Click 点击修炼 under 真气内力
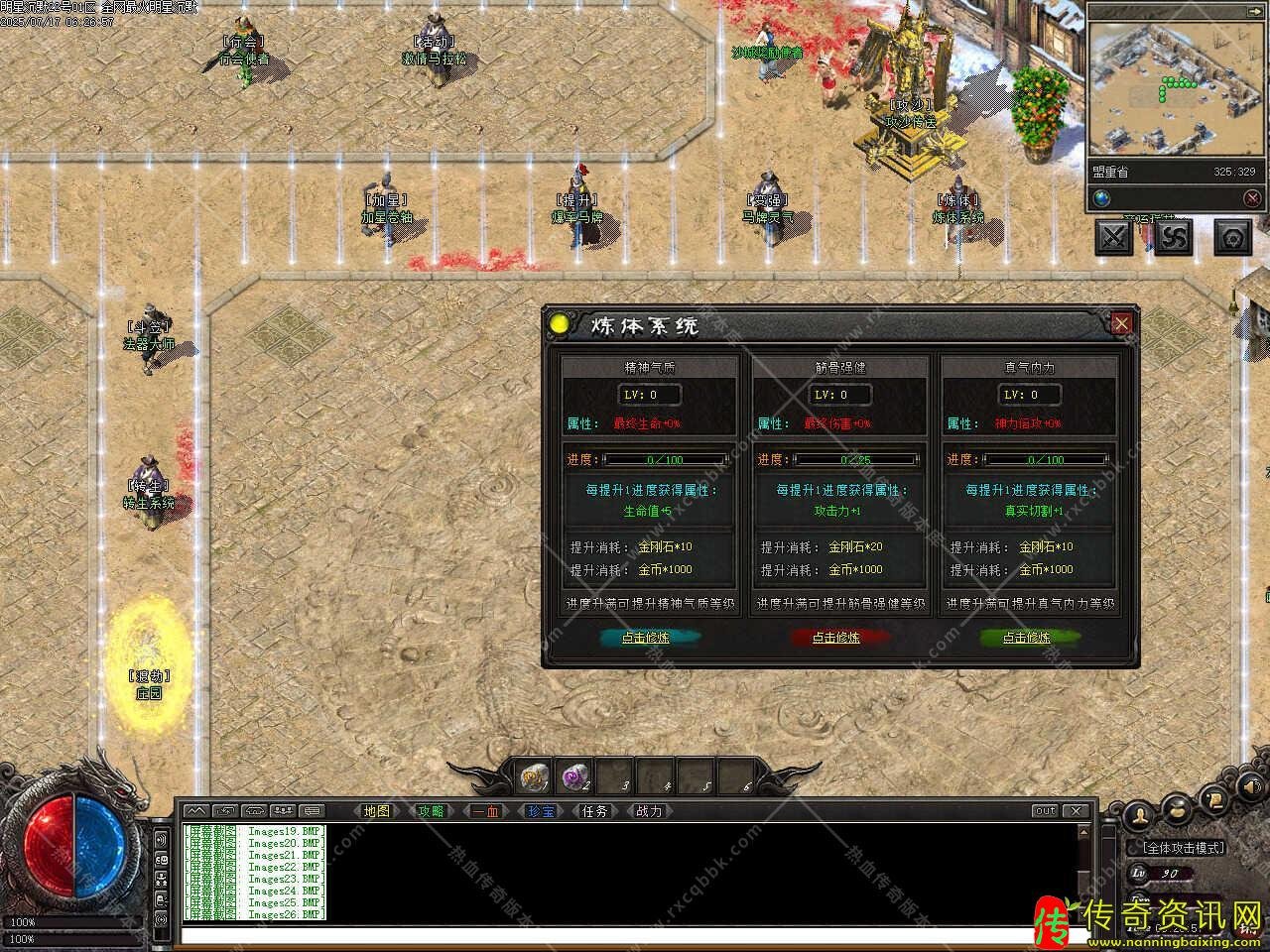 (x=1026, y=638)
